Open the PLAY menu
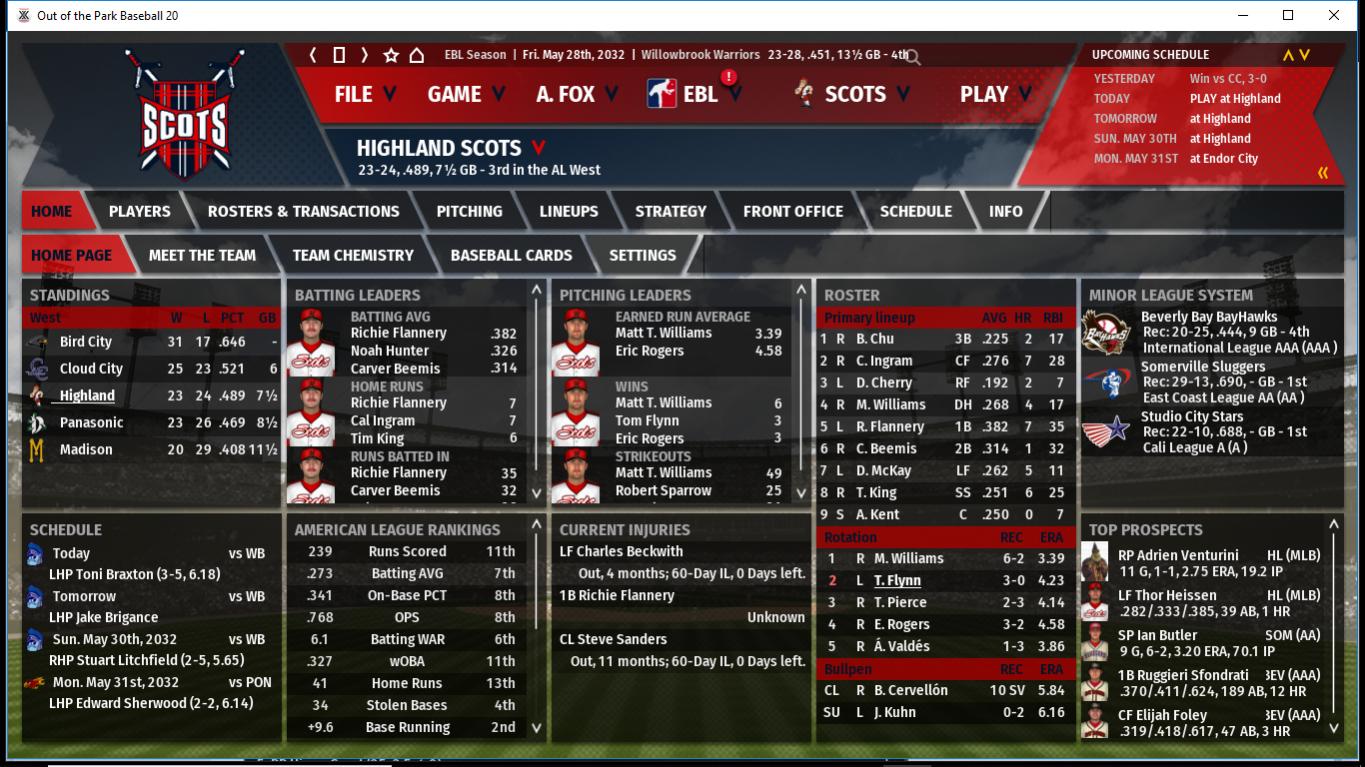The image size is (1365, 767). click(x=994, y=94)
